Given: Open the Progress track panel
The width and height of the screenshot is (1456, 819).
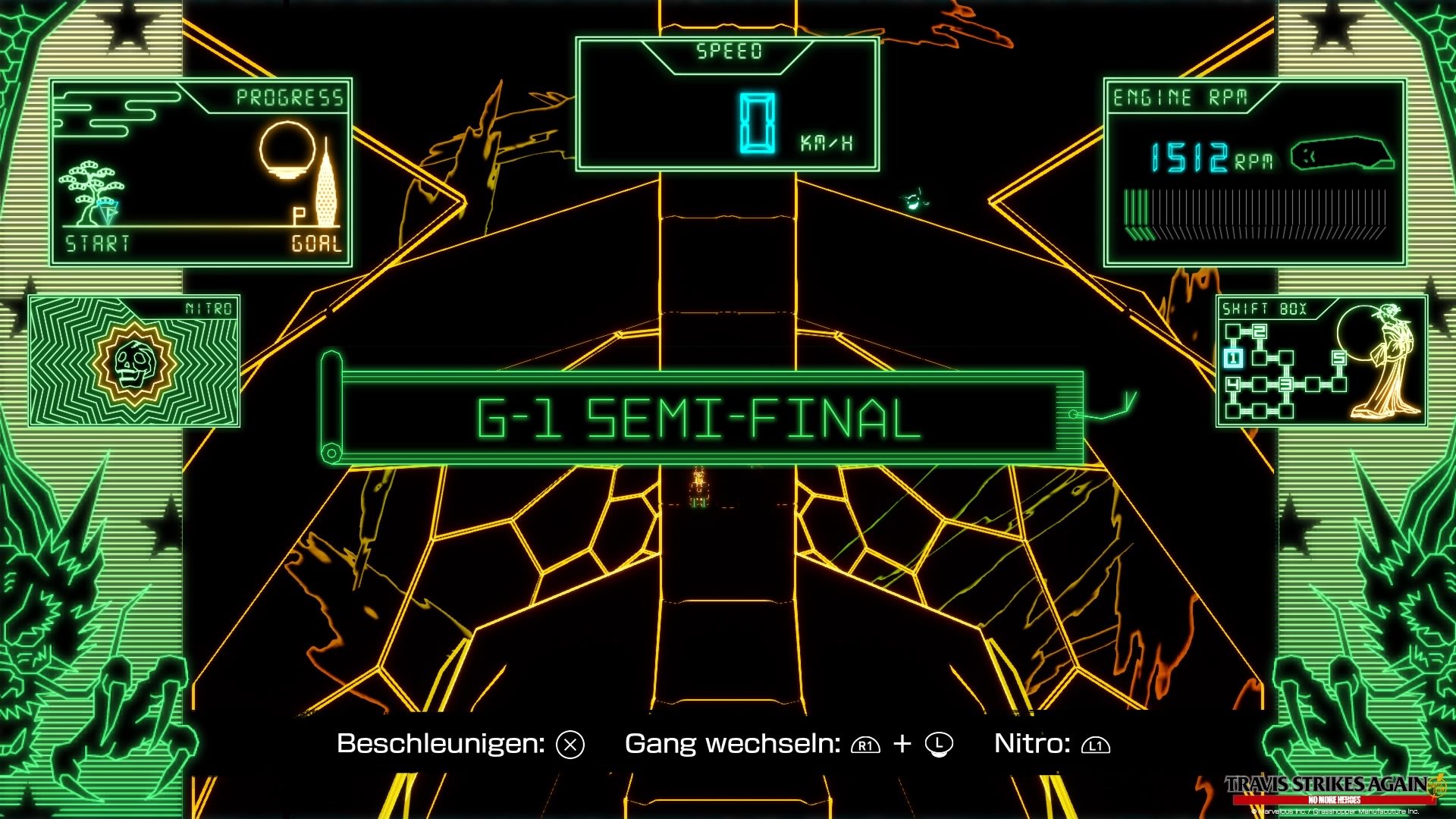Looking at the screenshot, I should 201,173.
